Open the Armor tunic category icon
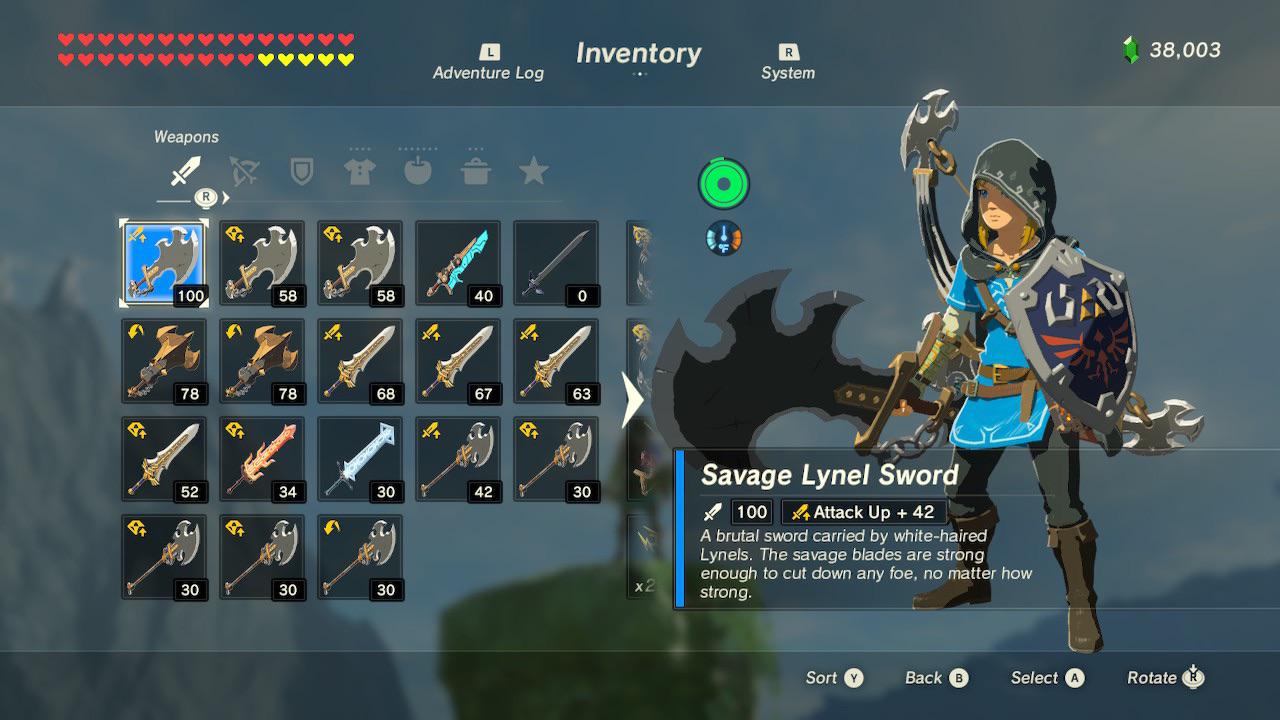Screen dimensions: 1280x720 coord(360,170)
